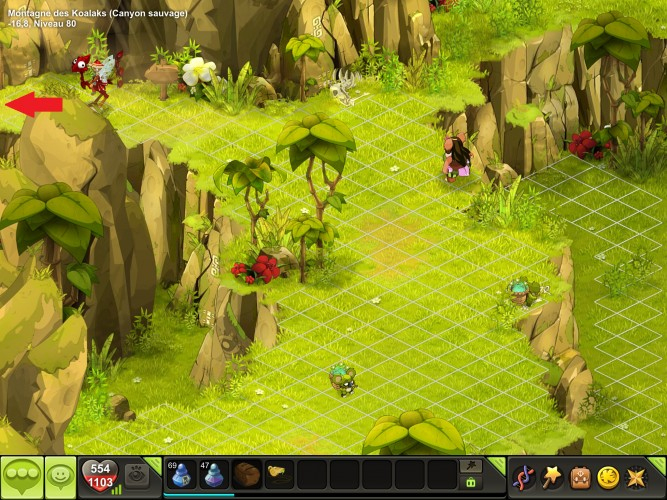Screen dimensions: 667x500
Task: Switch hotbar to the spells tab
Action: (469, 466)
